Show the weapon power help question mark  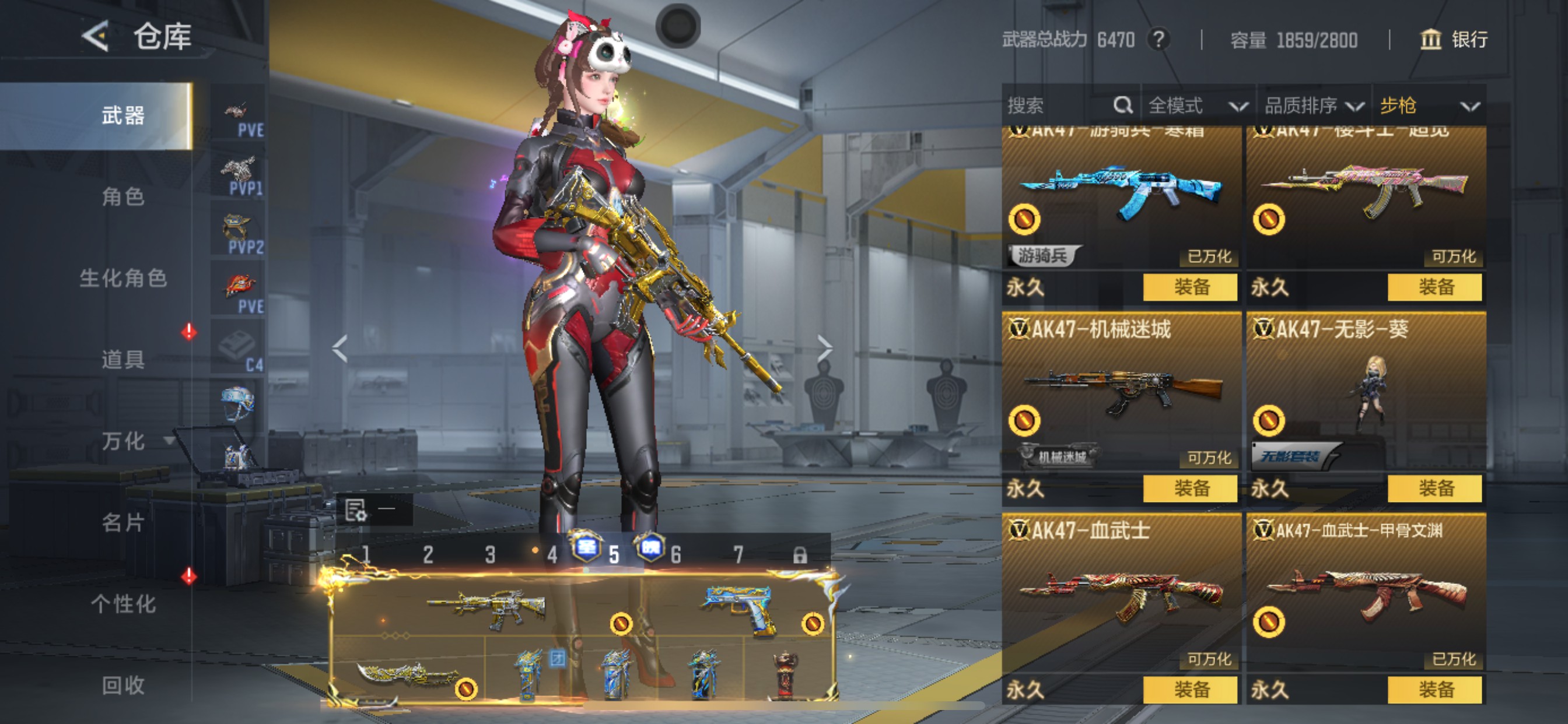click(1159, 40)
